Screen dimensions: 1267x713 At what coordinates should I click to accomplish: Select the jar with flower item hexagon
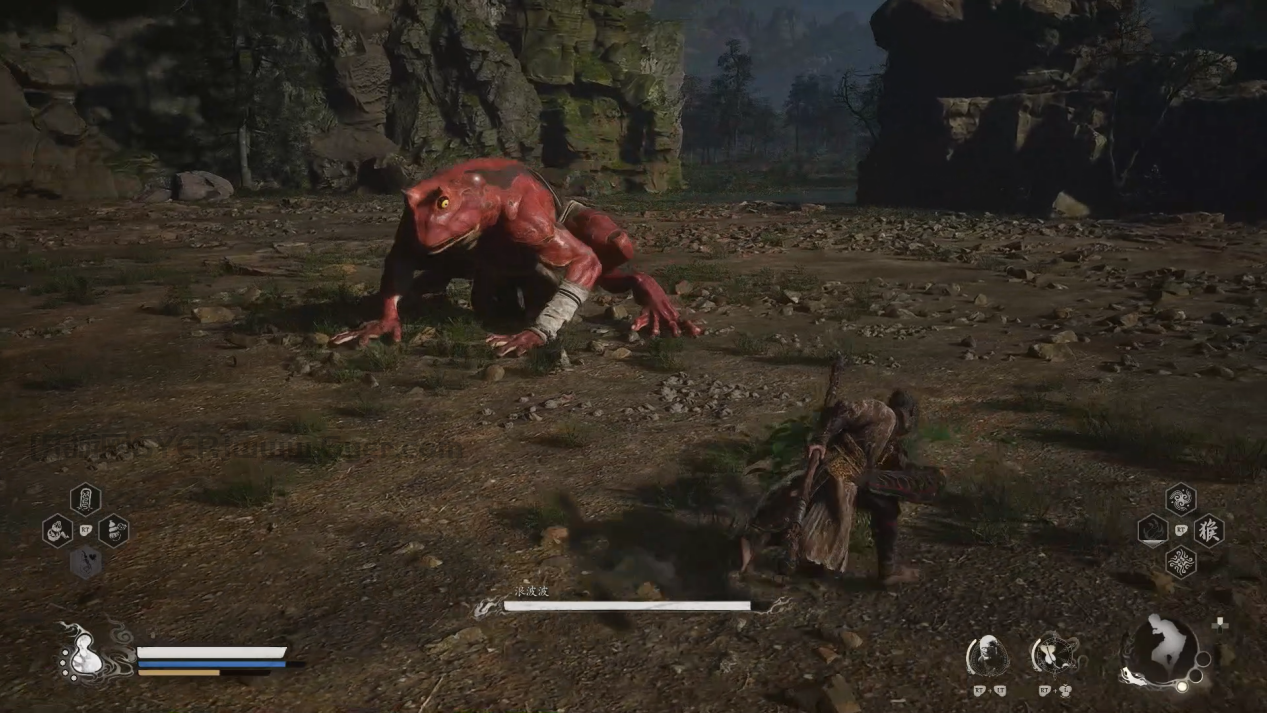pyautogui.click(x=113, y=530)
